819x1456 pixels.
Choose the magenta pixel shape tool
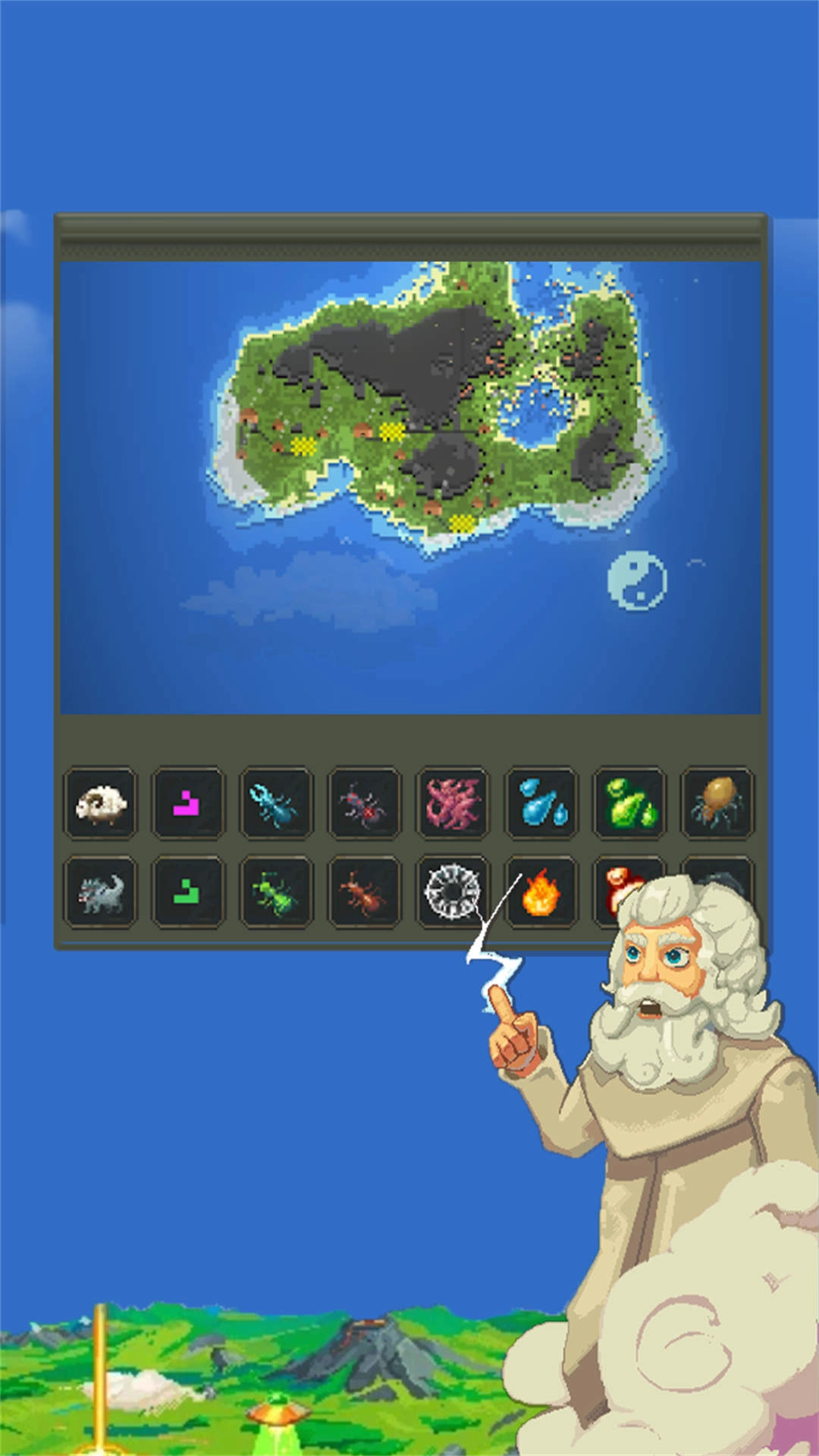[188, 804]
